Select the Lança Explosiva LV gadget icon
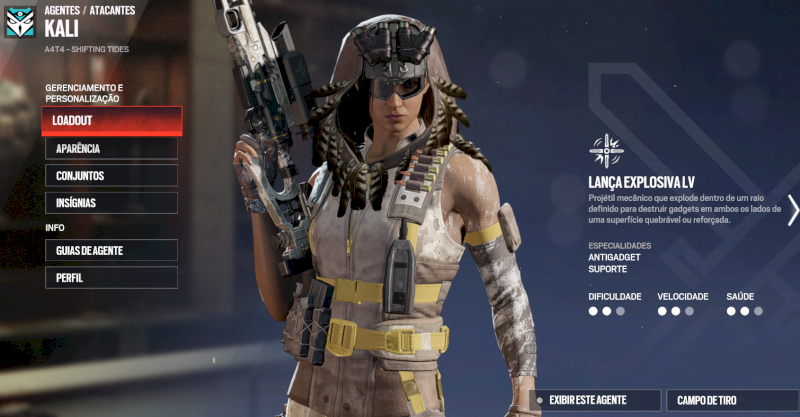The image size is (800, 417). (x=606, y=151)
